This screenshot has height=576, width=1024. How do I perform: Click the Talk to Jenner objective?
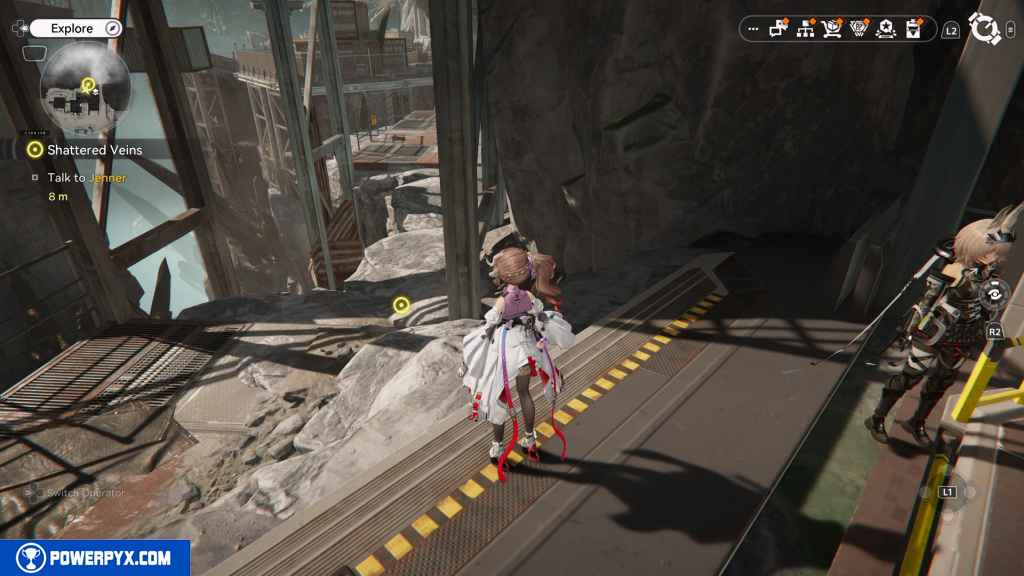pyautogui.click(x=86, y=178)
